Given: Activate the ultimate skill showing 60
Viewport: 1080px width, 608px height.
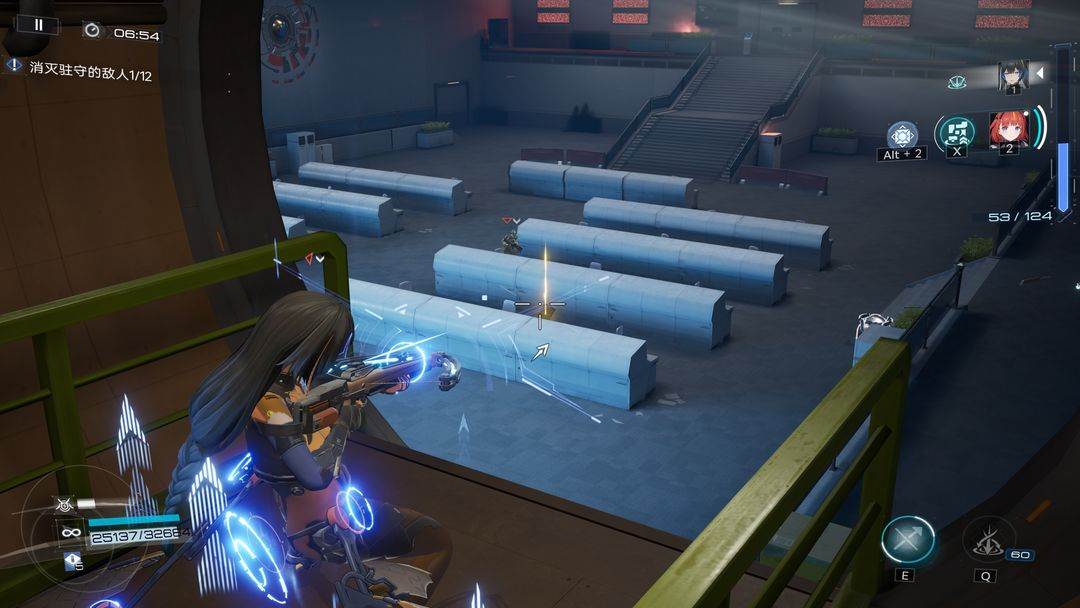Looking at the screenshot, I should pos(988,539).
